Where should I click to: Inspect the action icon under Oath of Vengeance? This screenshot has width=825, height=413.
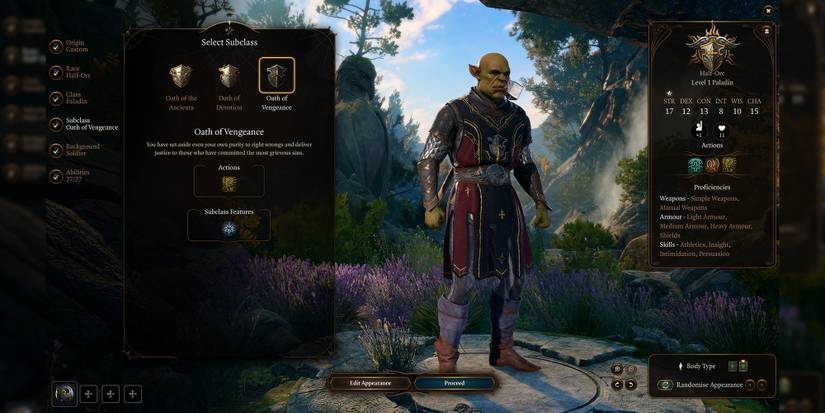point(229,183)
